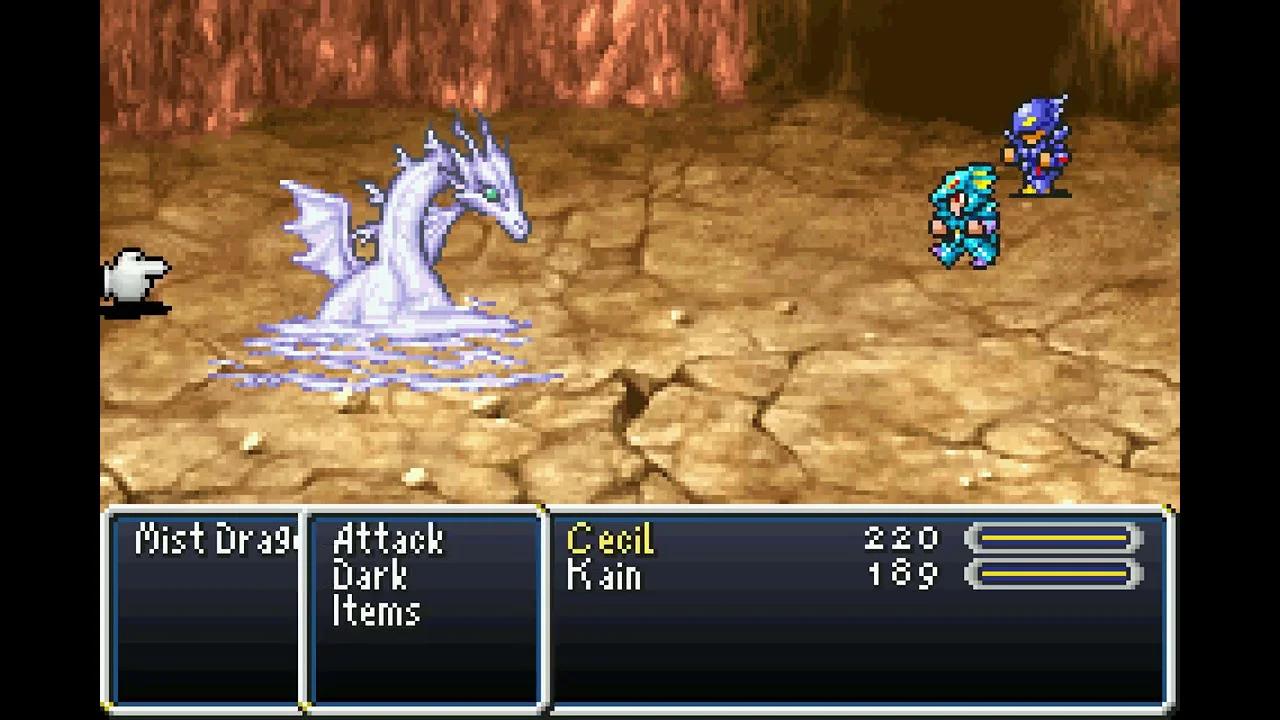Click Kain's name in the status window
Image resolution: width=1280 pixels, height=720 pixels.
tap(605, 576)
